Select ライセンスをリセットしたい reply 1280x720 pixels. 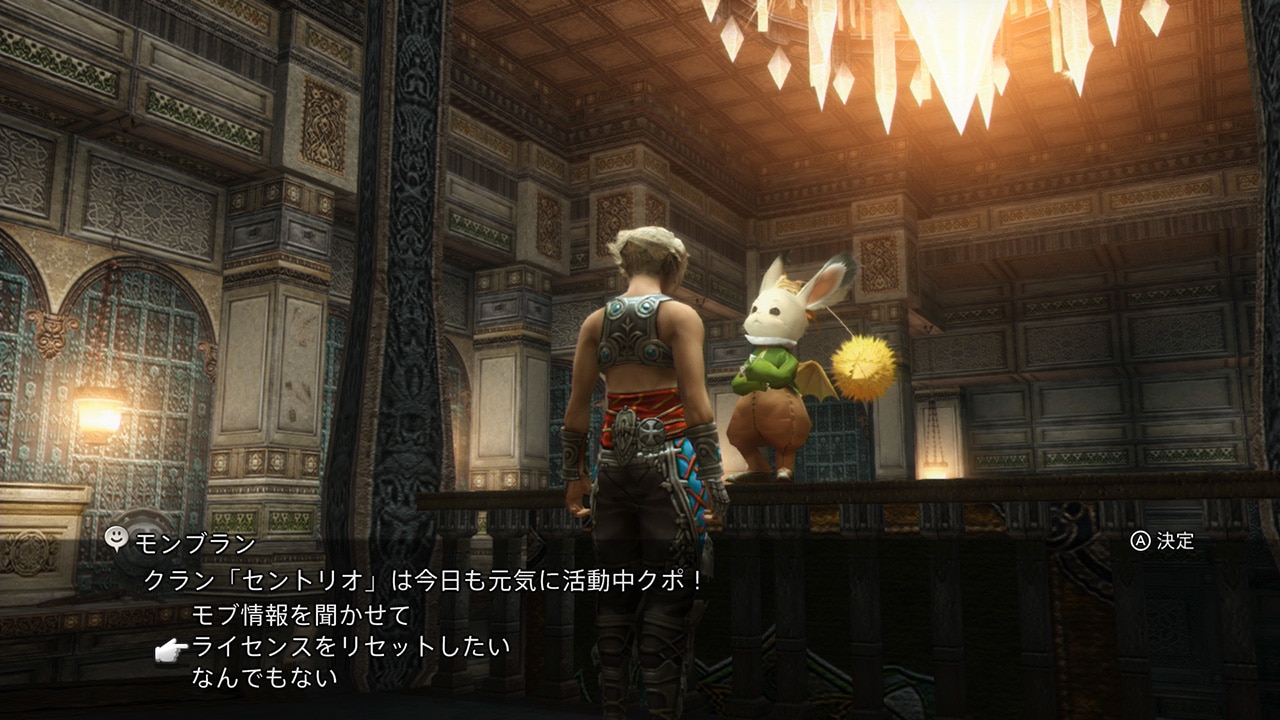[350, 646]
